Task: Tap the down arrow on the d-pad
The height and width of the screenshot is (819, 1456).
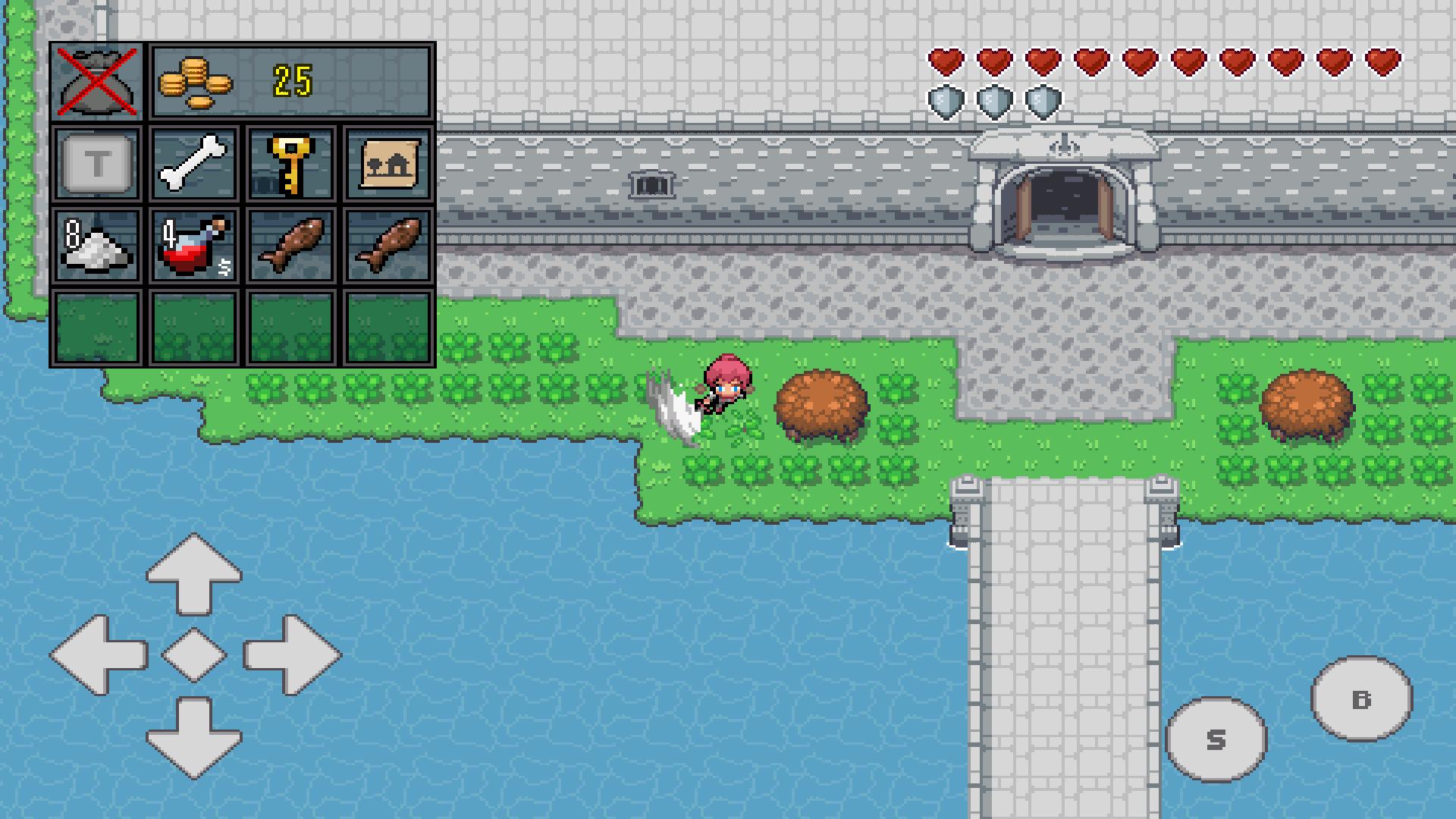Action: (194, 737)
